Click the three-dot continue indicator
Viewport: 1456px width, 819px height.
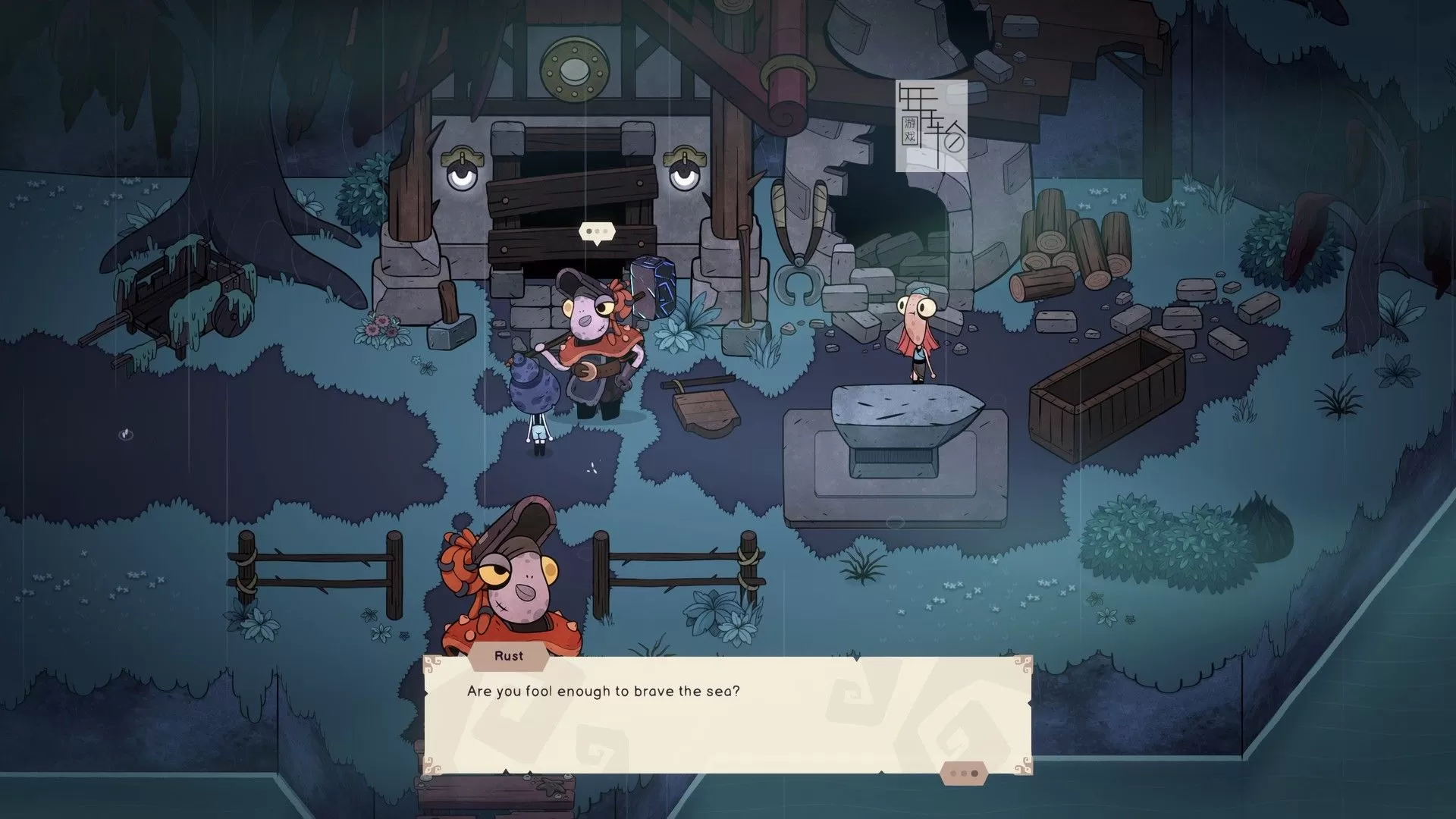pyautogui.click(x=964, y=773)
